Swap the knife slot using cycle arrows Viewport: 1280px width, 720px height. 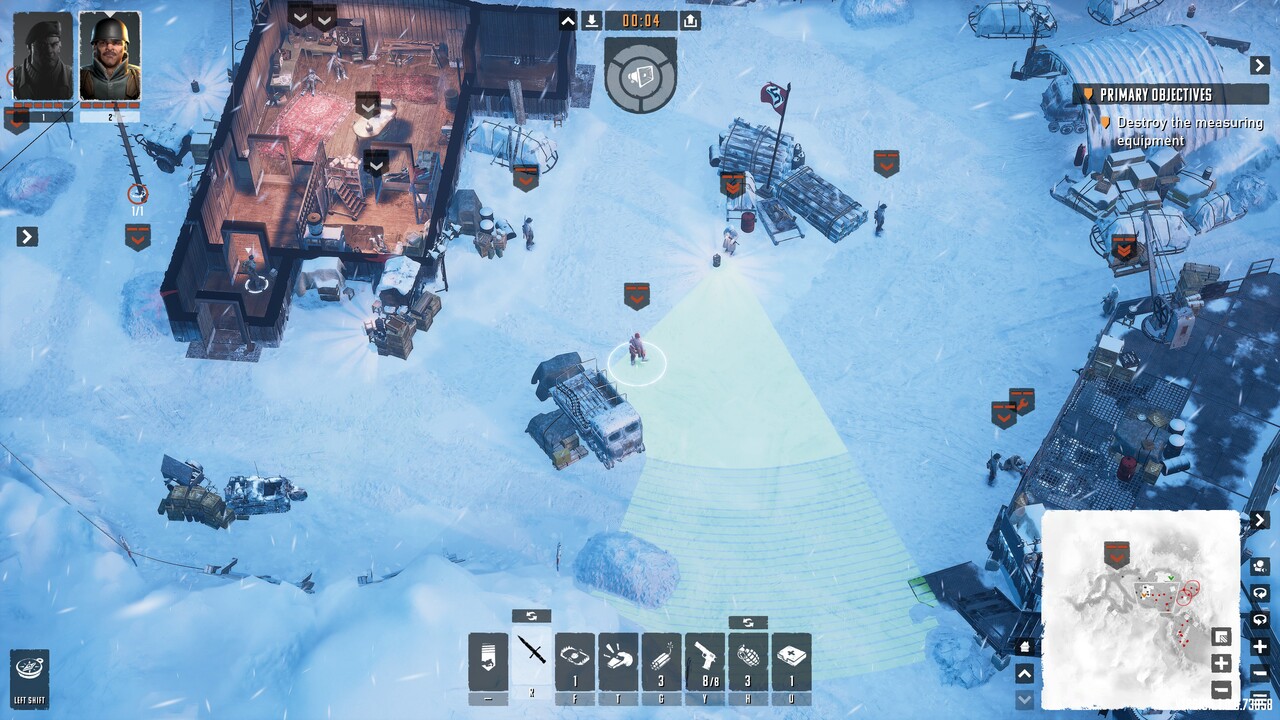tap(531, 616)
